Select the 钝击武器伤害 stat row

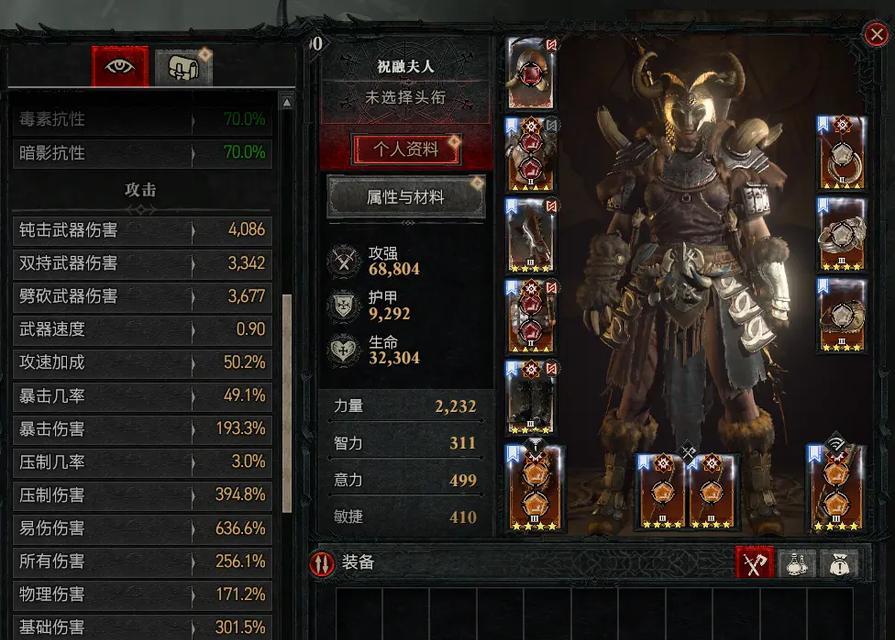(142, 230)
